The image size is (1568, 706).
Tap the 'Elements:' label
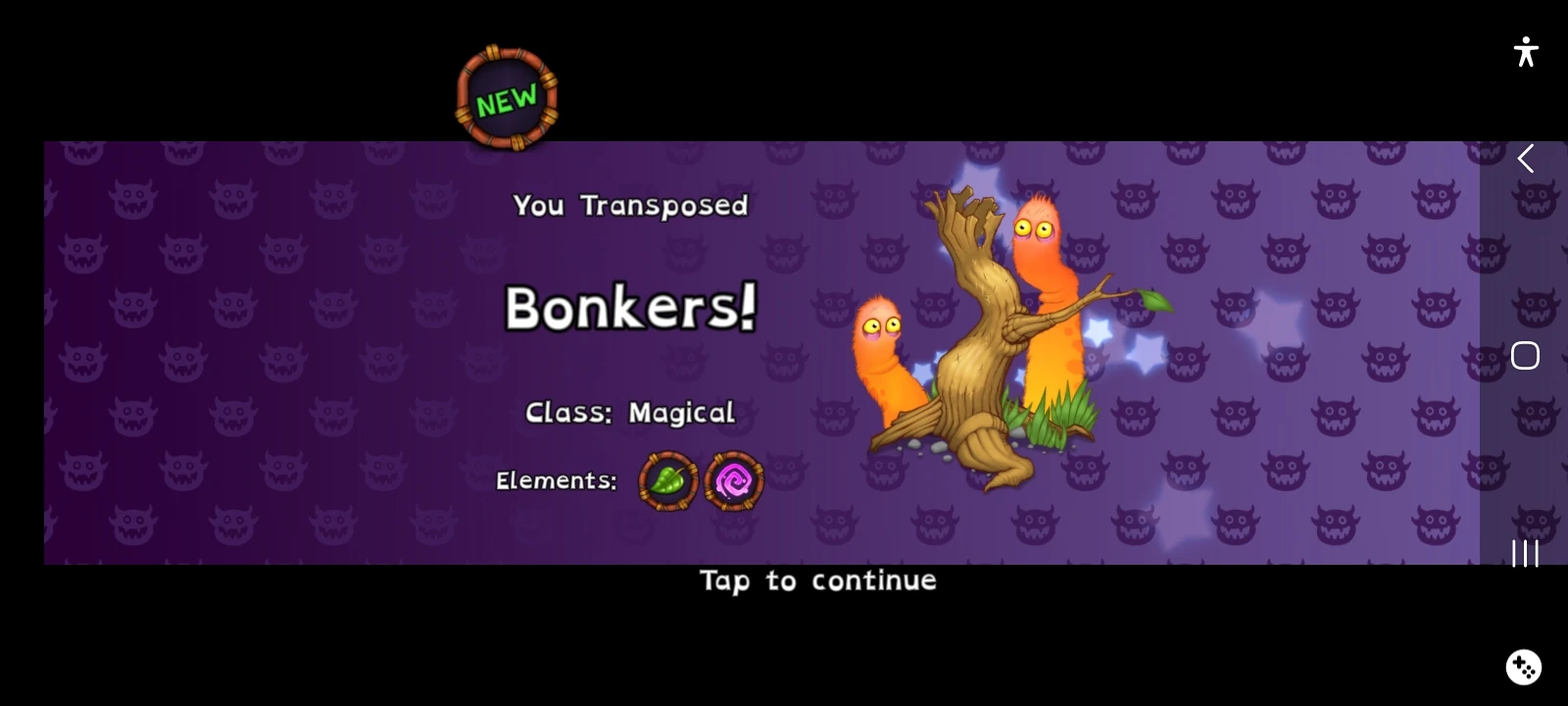(556, 480)
